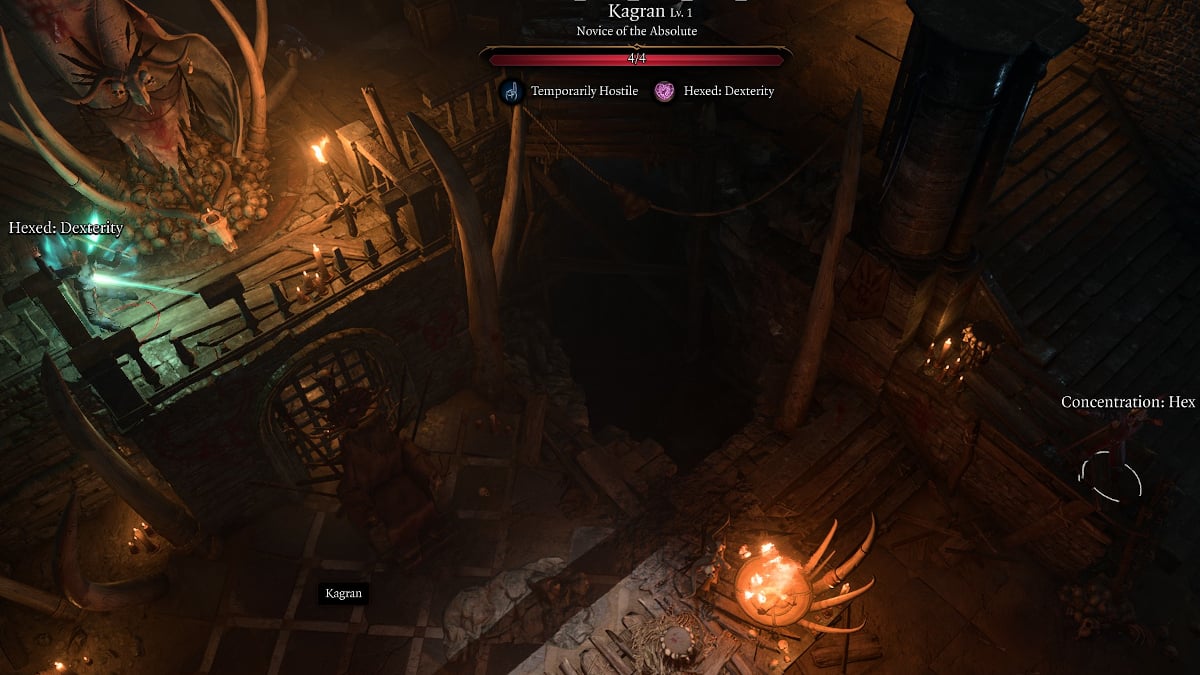Click the Temporarily Hostile status icon

[511, 91]
